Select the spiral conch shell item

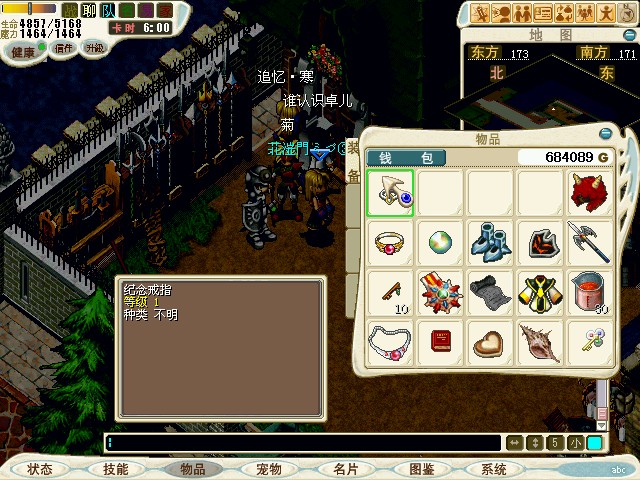pos(540,343)
